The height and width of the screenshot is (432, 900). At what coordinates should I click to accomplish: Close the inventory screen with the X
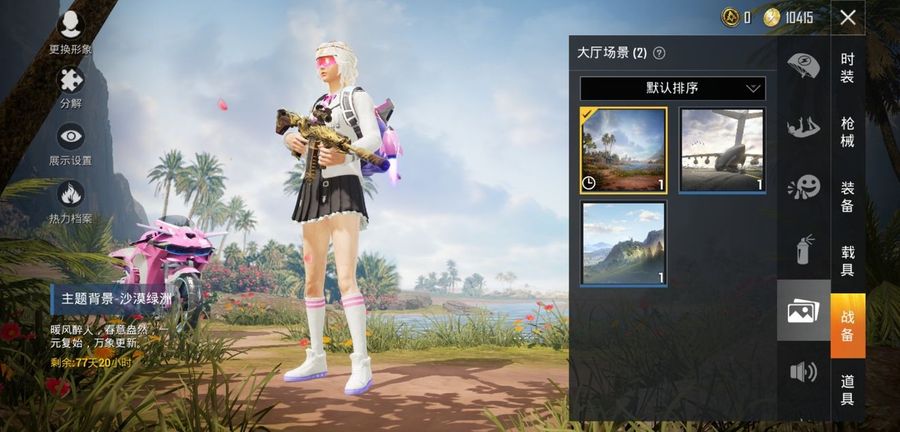847,17
